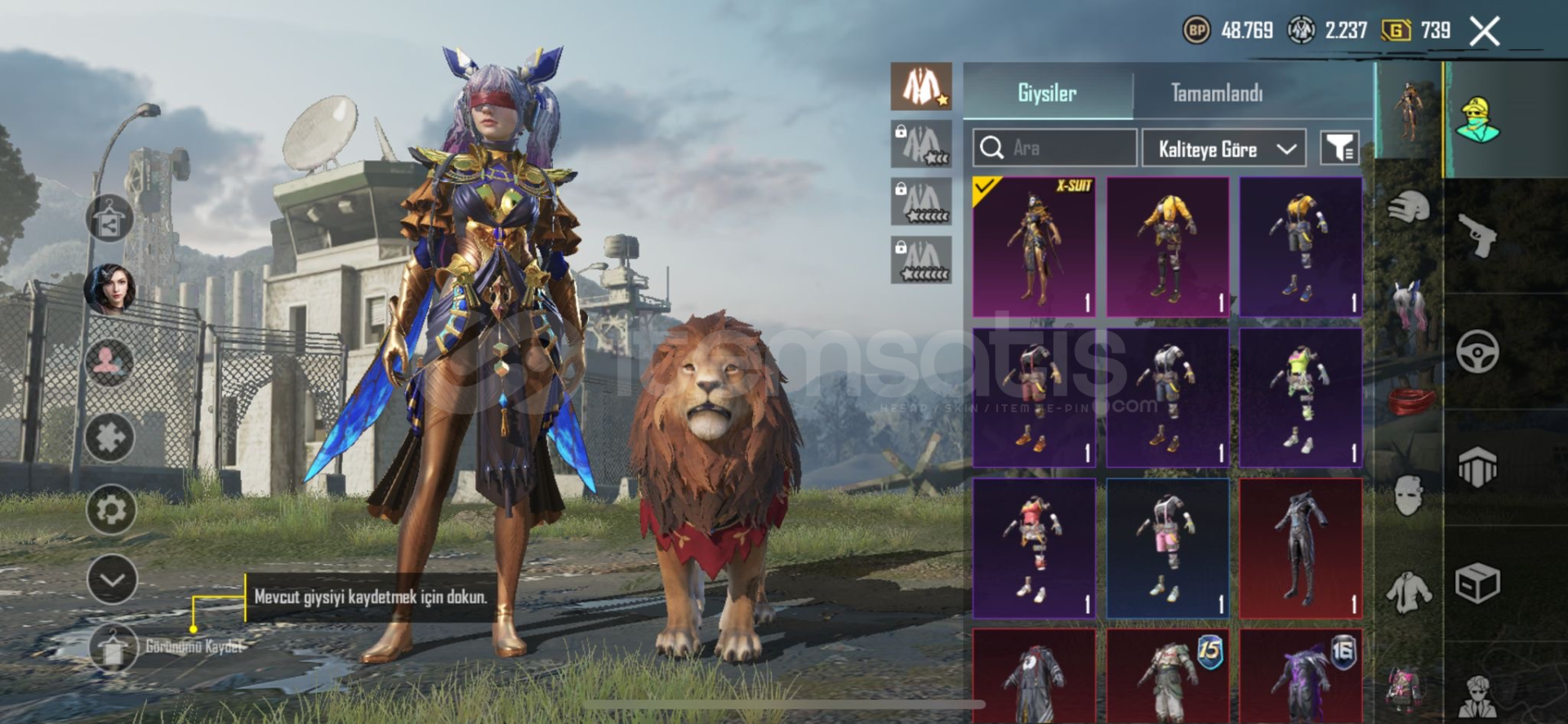Open the helmet category
This screenshot has width=1568, height=724.
1409,209
